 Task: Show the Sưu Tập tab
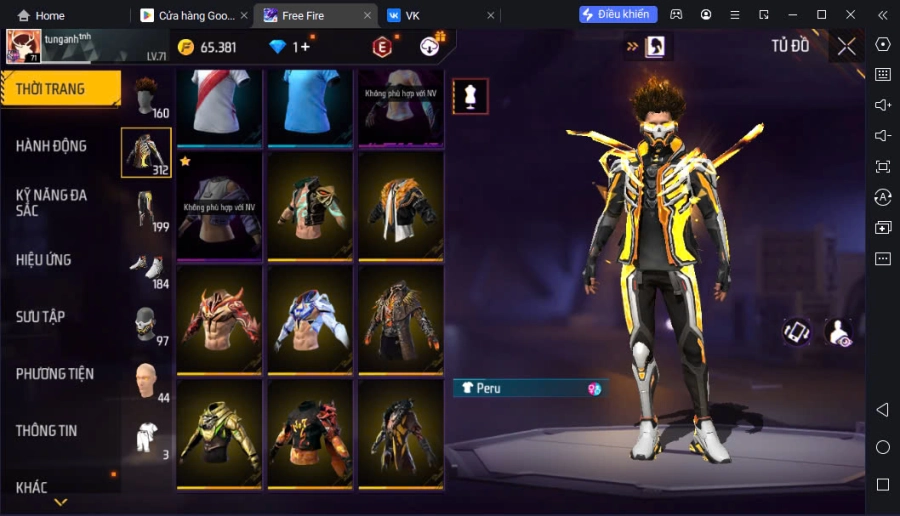40,317
